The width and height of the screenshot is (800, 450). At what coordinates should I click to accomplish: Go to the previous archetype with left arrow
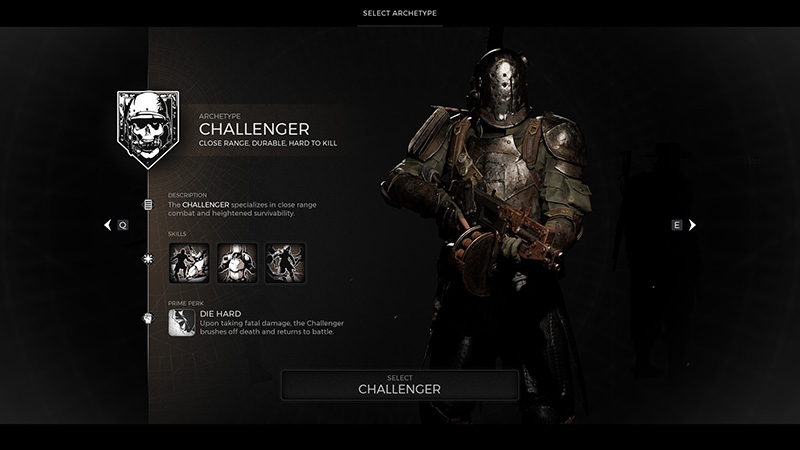pyautogui.click(x=108, y=226)
